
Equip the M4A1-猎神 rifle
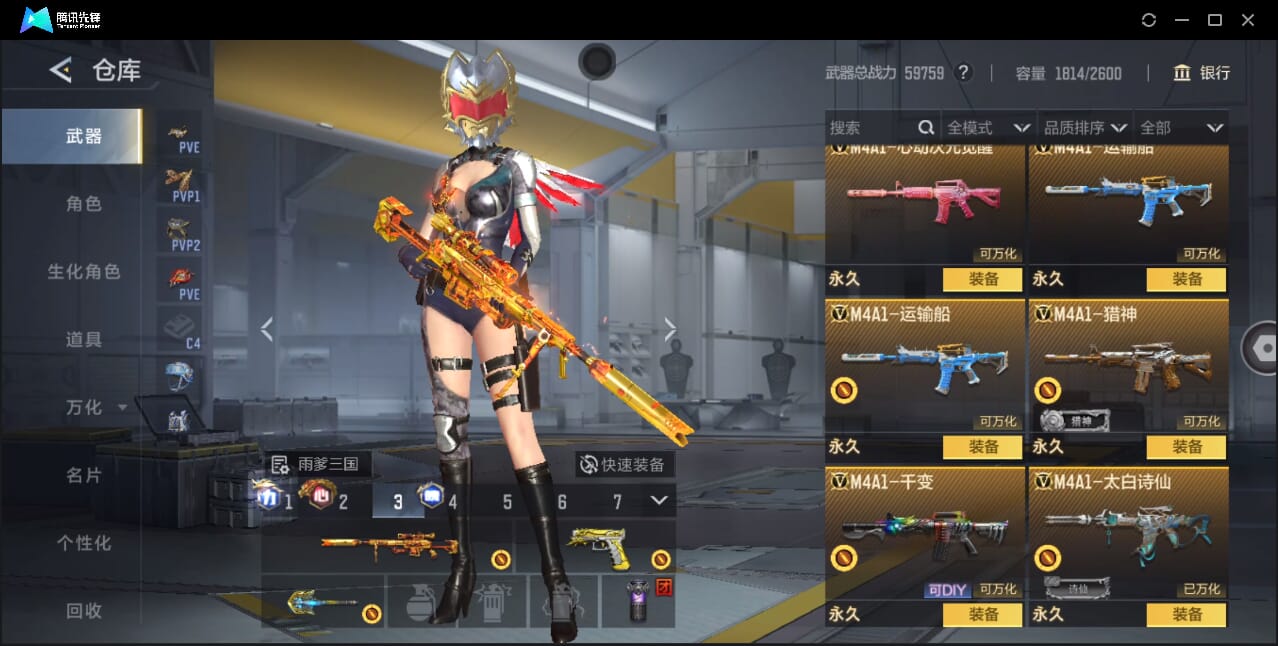1186,447
